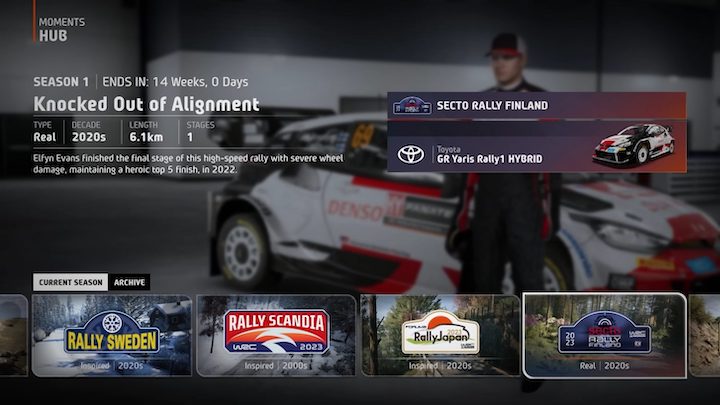Screen dimensions: 720x405
Task: Open the Archive tab
Action: click(x=129, y=282)
